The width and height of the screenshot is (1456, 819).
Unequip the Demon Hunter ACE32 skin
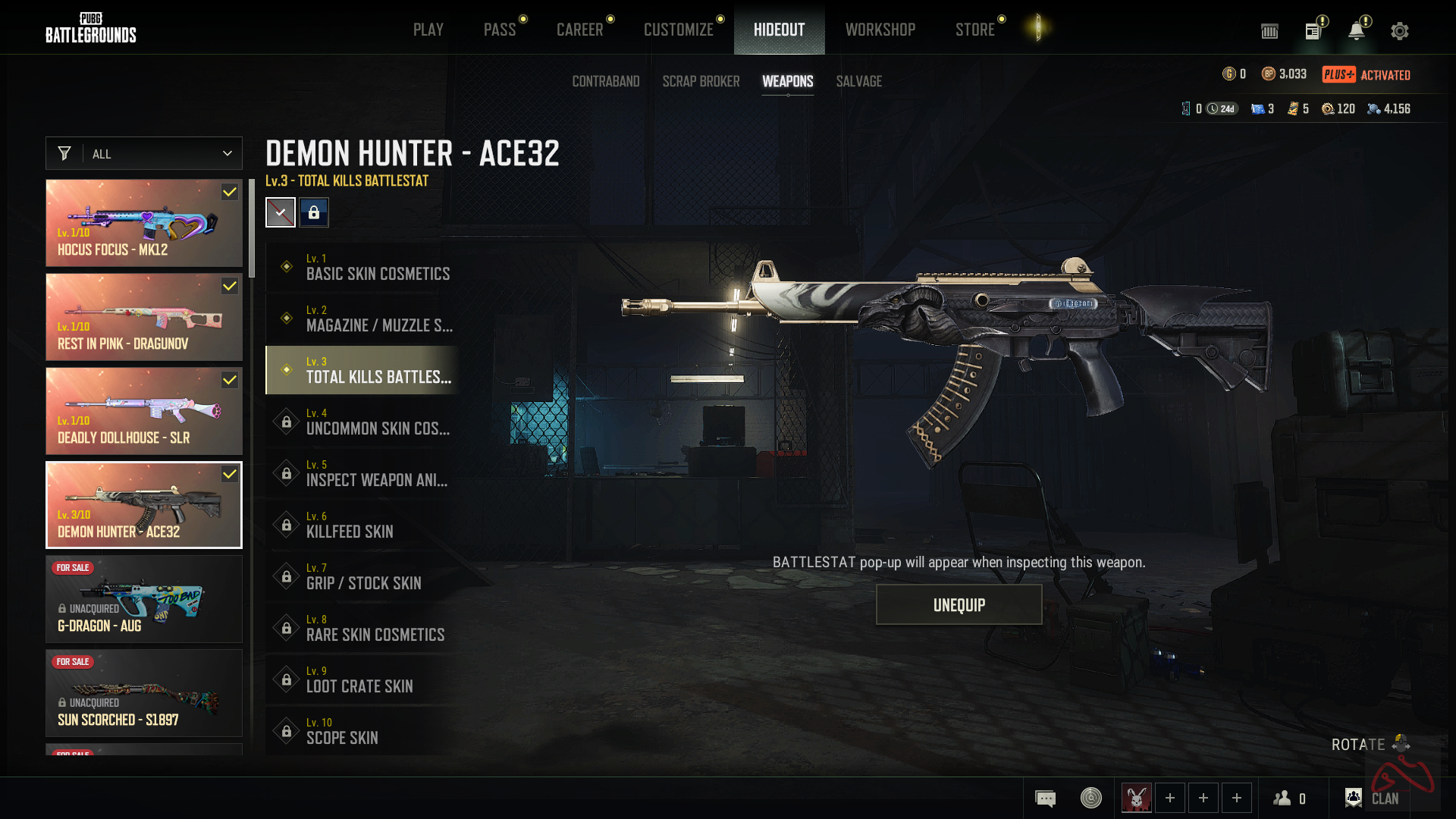coord(959,604)
